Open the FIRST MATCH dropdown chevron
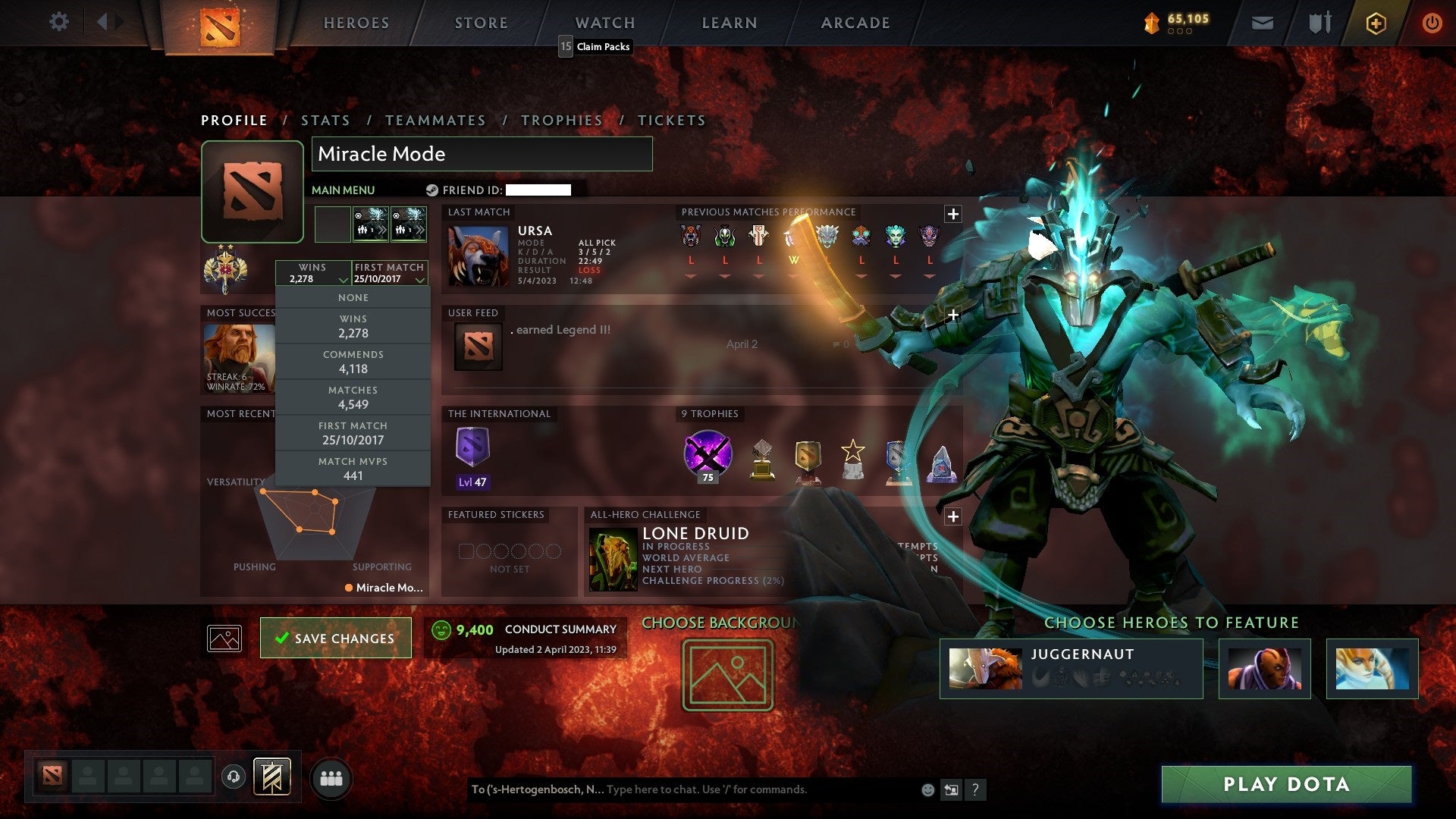The height and width of the screenshot is (819, 1456). coord(419,279)
